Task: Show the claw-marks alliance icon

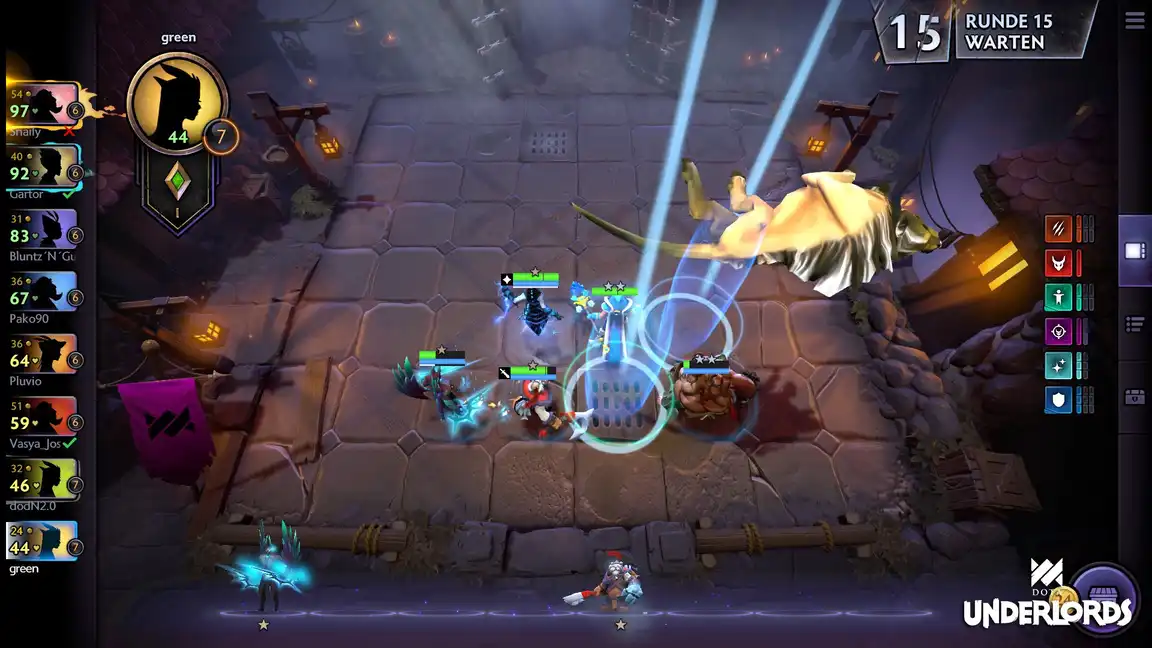Action: coord(1058,229)
